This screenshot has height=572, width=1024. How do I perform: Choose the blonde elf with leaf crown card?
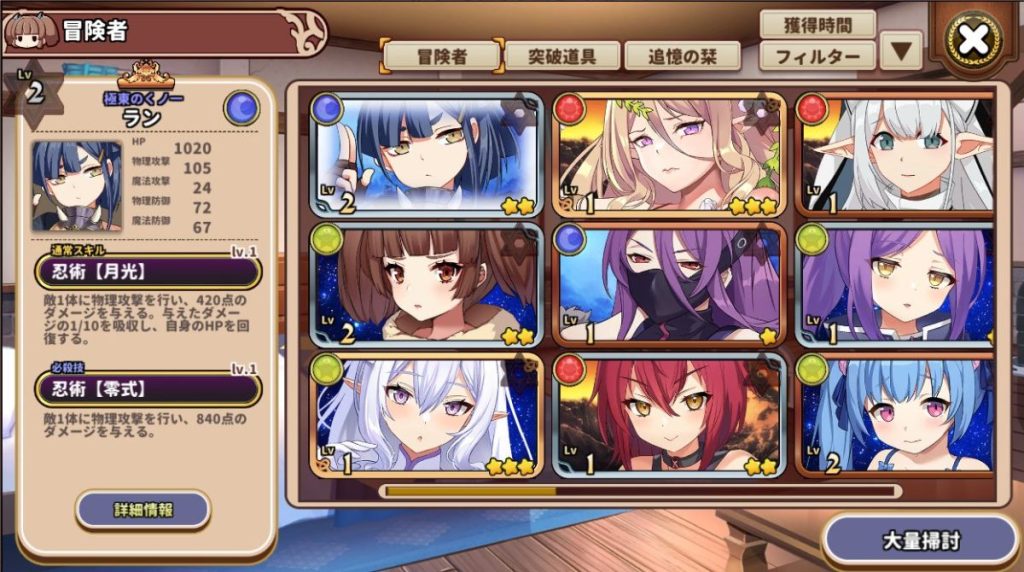[x=668, y=155]
